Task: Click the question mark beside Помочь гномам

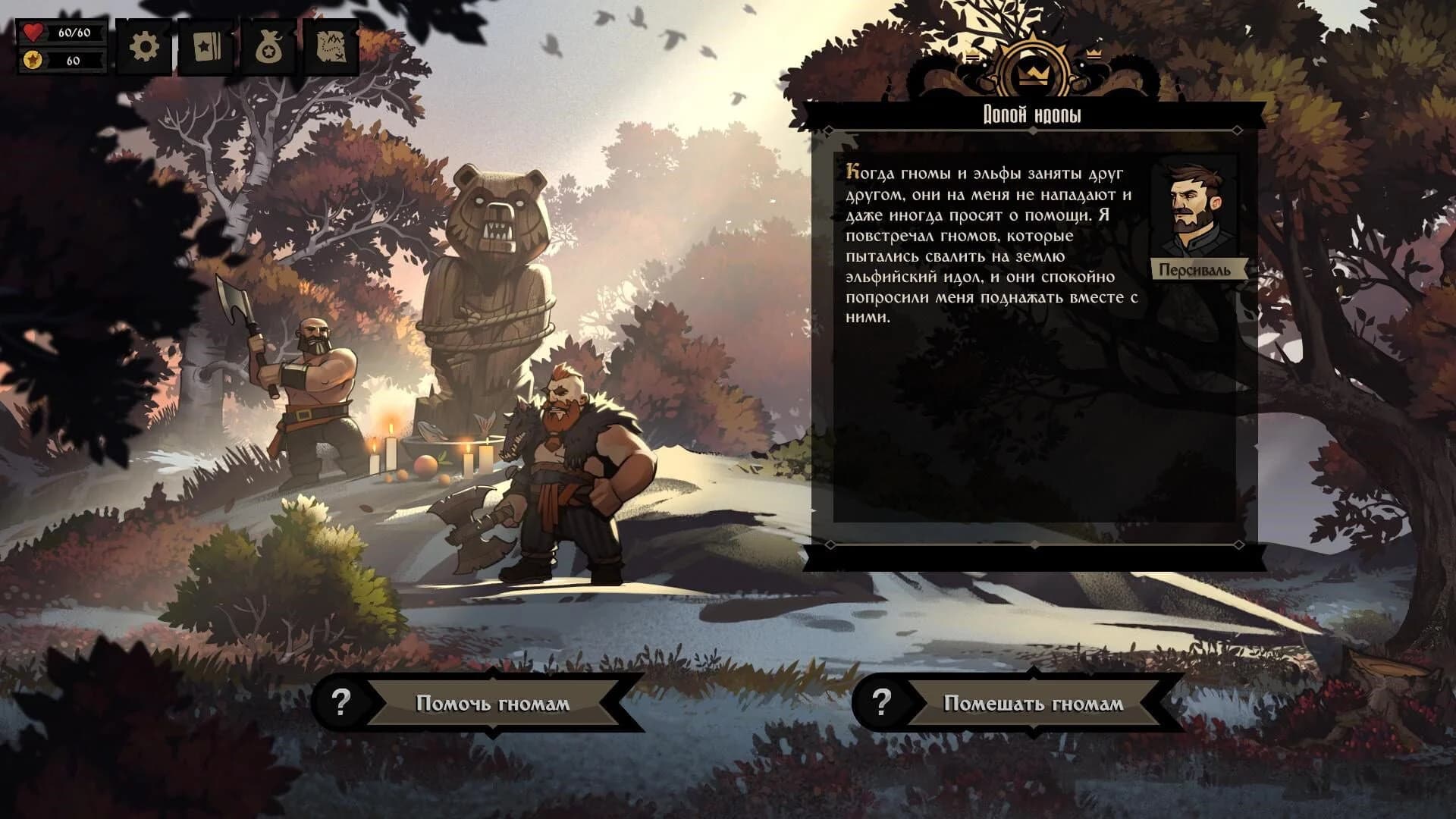Action: (343, 703)
